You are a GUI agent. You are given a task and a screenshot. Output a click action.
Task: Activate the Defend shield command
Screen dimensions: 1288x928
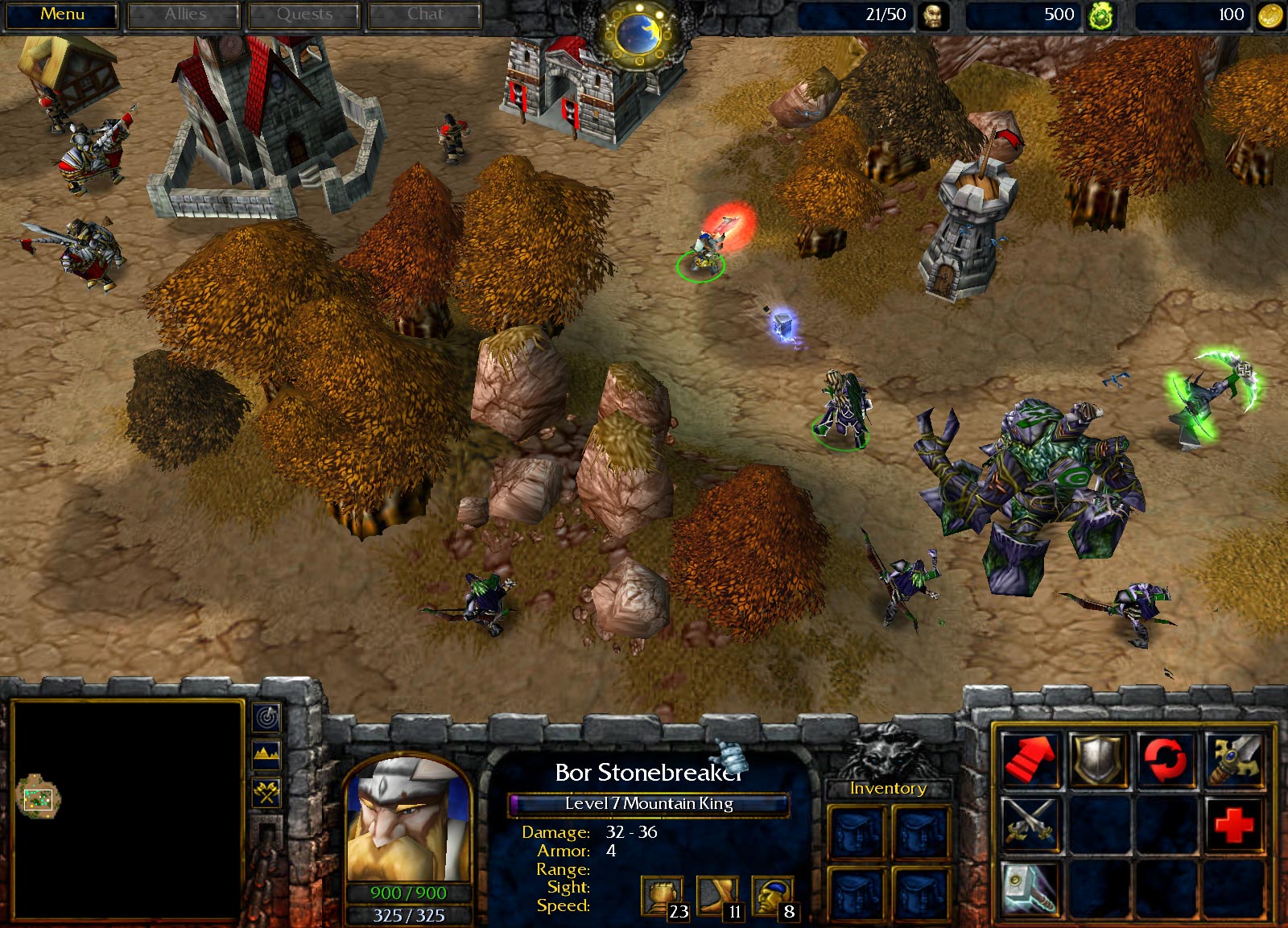coord(1096,759)
